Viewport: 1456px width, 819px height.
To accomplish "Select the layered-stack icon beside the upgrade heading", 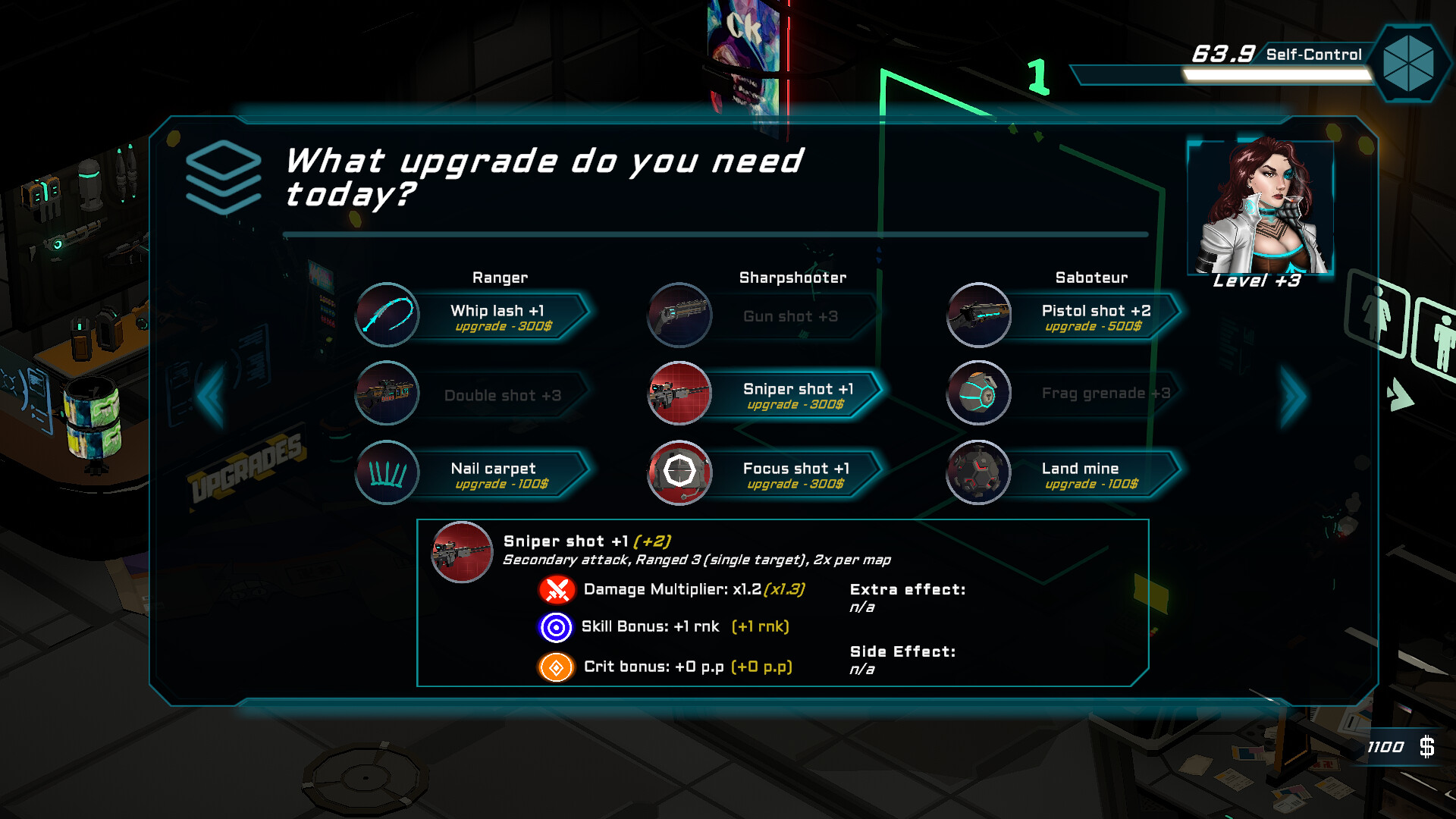I will [222, 176].
